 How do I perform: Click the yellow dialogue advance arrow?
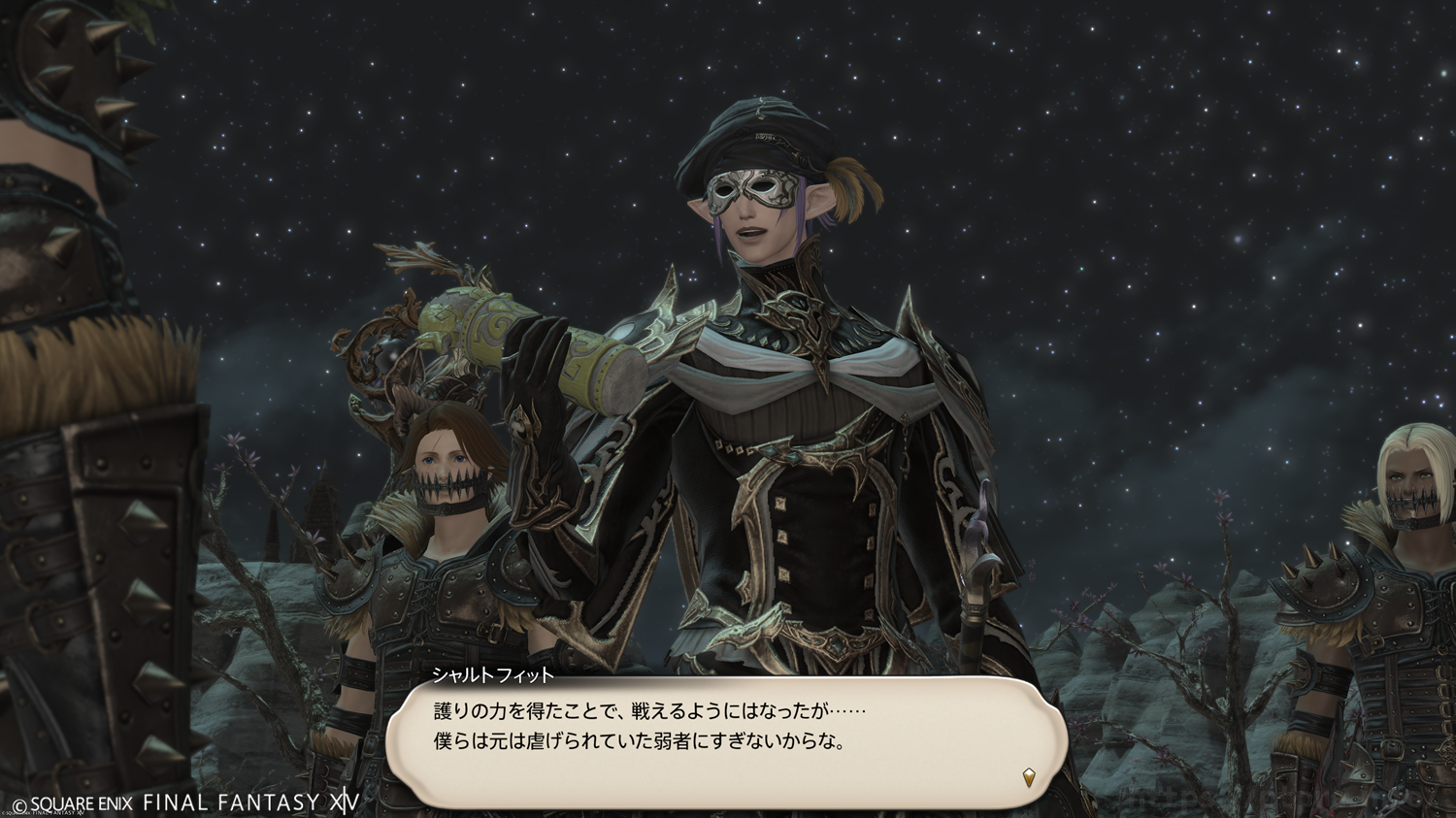(1029, 776)
